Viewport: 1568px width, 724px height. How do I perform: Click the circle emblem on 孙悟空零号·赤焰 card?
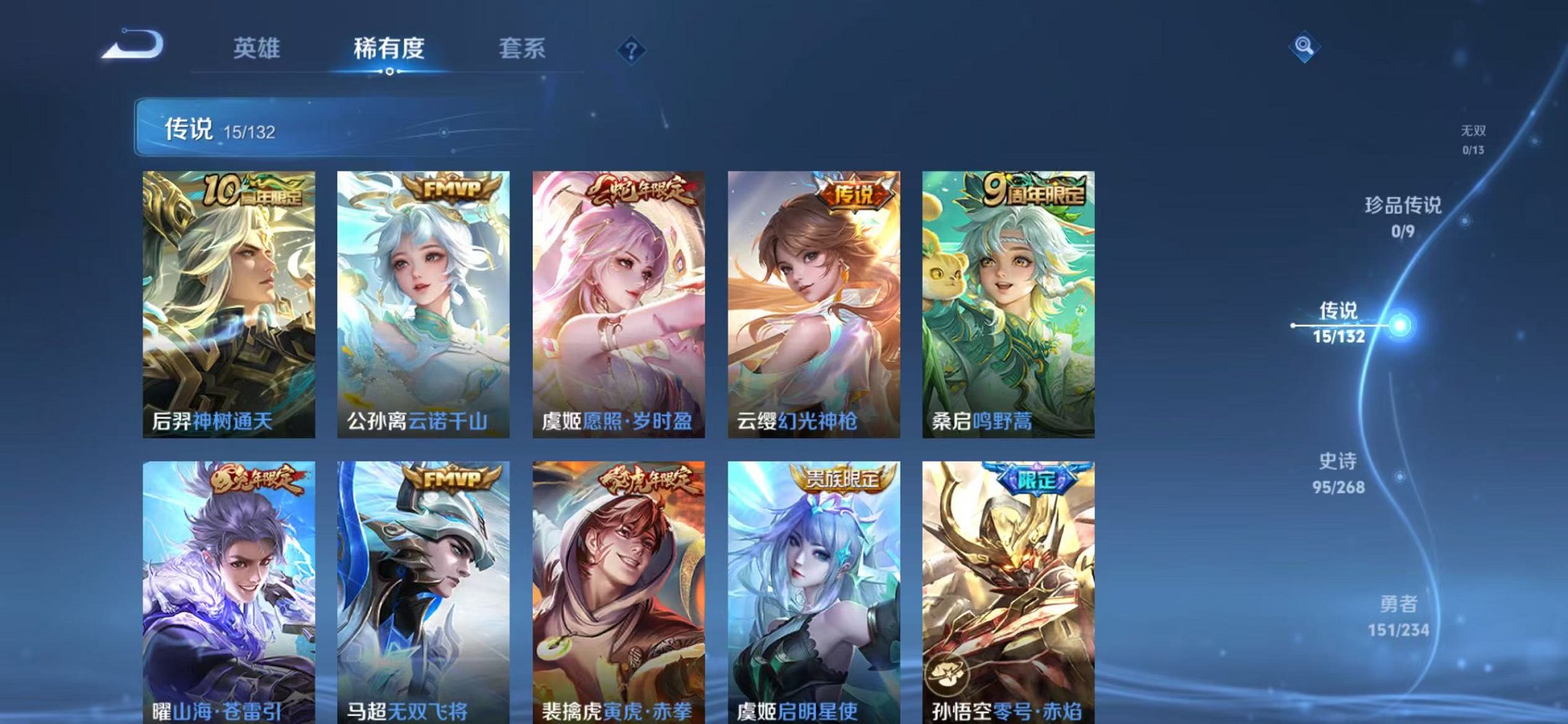coord(946,675)
